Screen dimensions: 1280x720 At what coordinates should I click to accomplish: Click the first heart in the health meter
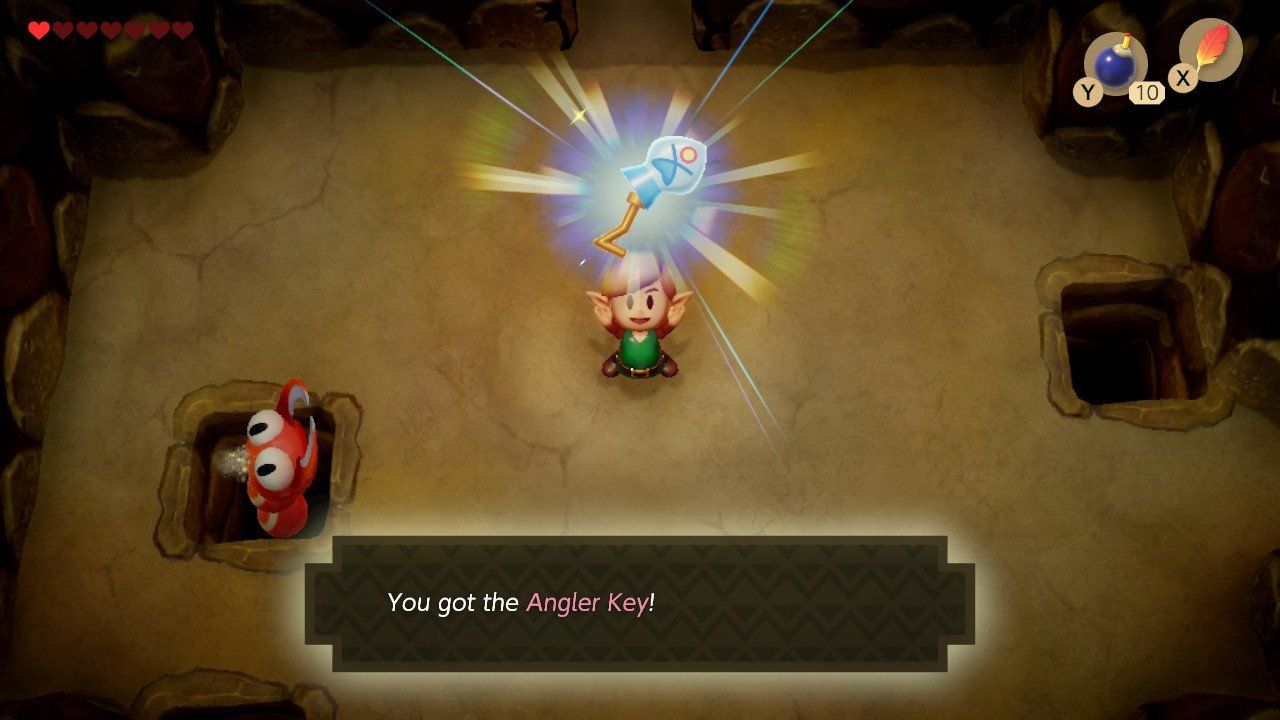click(37, 28)
